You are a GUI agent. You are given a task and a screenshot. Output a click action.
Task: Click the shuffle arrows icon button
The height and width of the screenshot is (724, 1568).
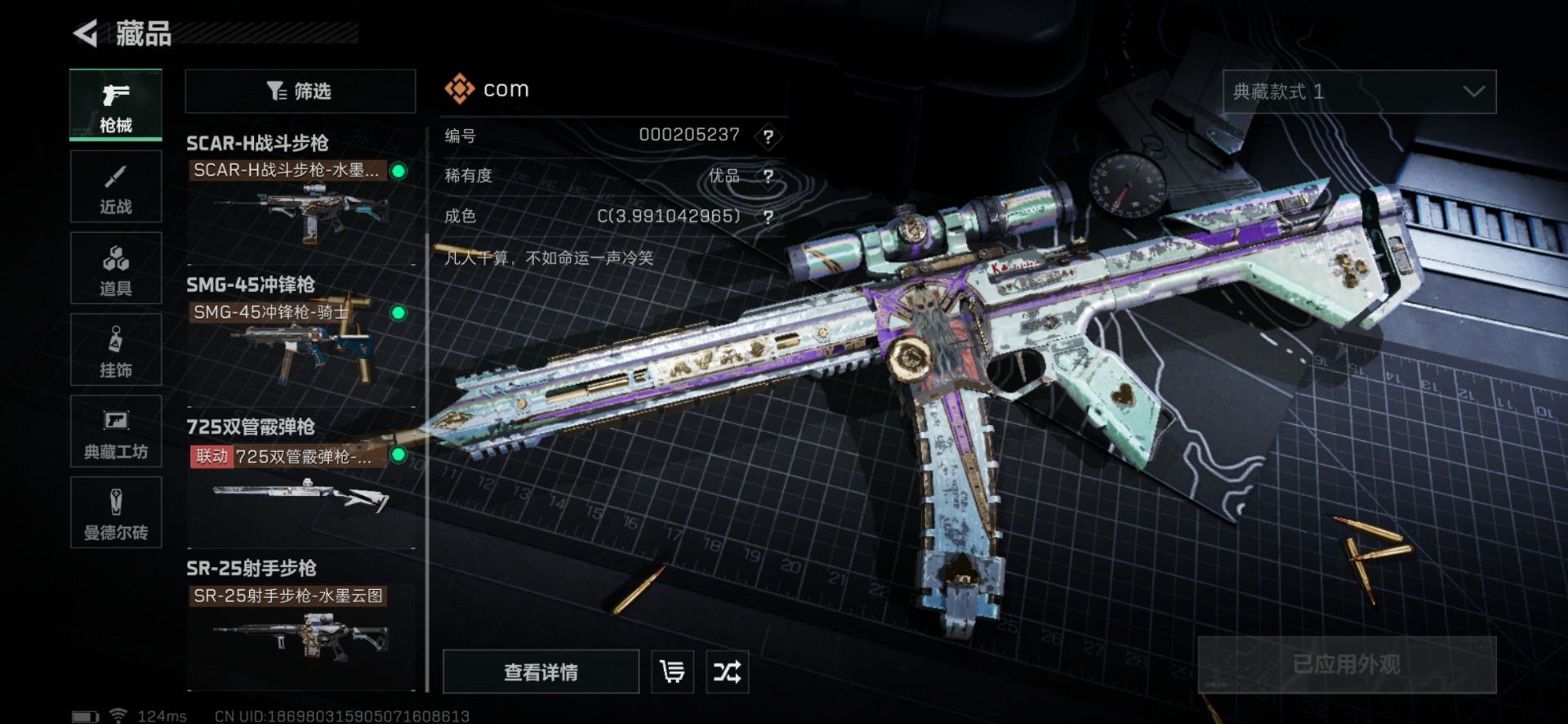coord(727,672)
